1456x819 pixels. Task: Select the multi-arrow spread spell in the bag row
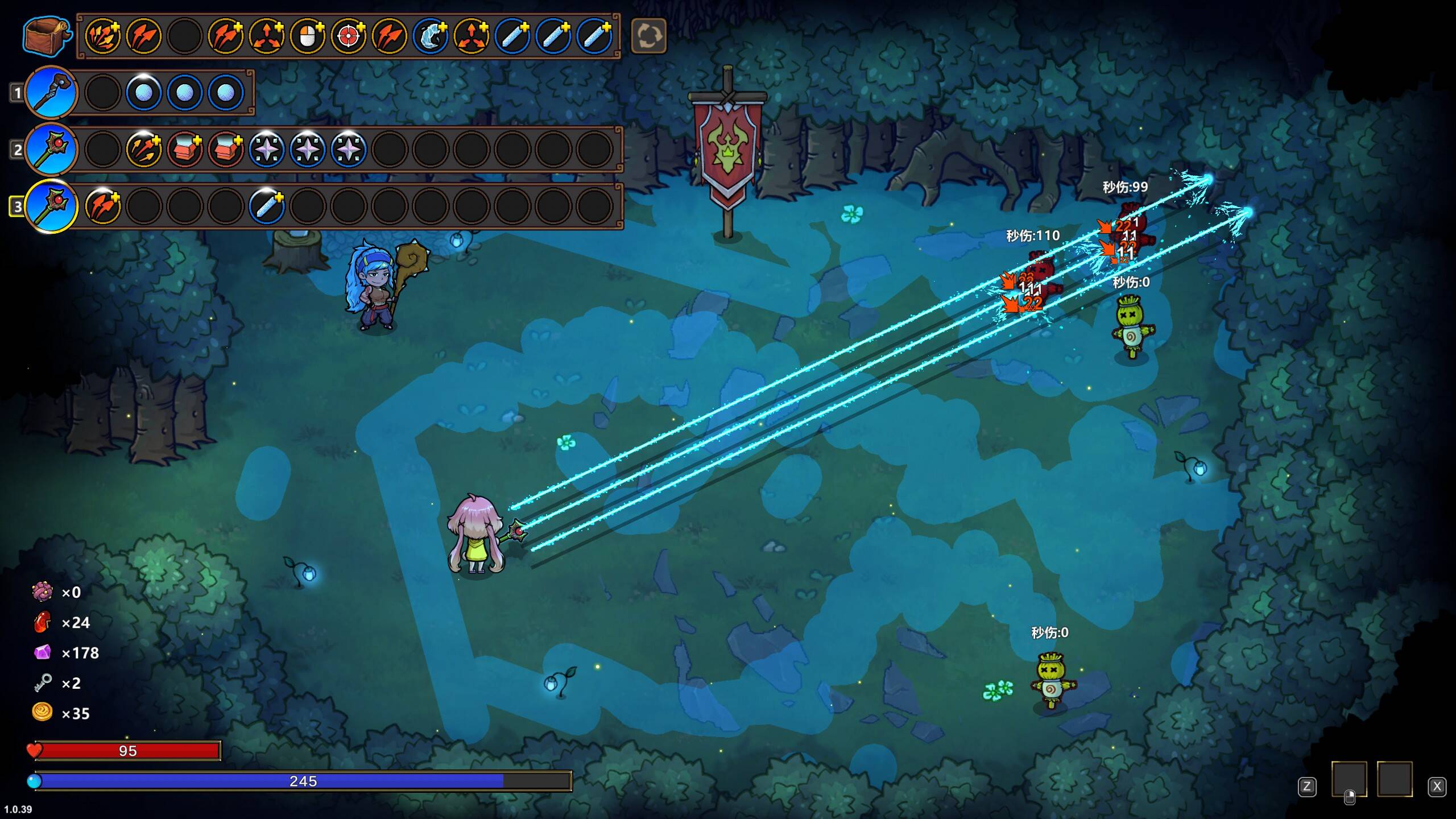[x=102, y=36]
